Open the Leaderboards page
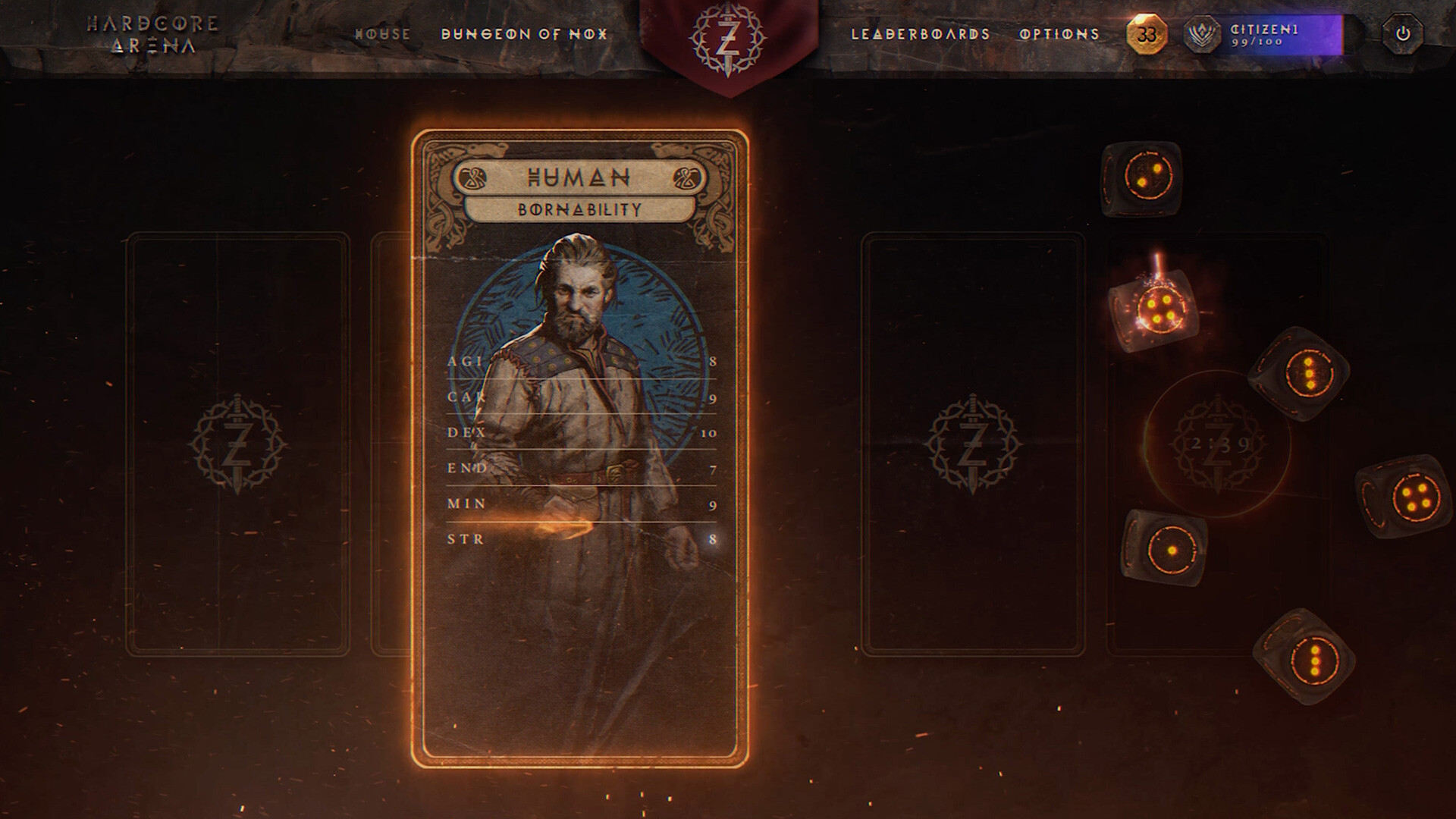This screenshot has height=819, width=1456. (x=921, y=34)
